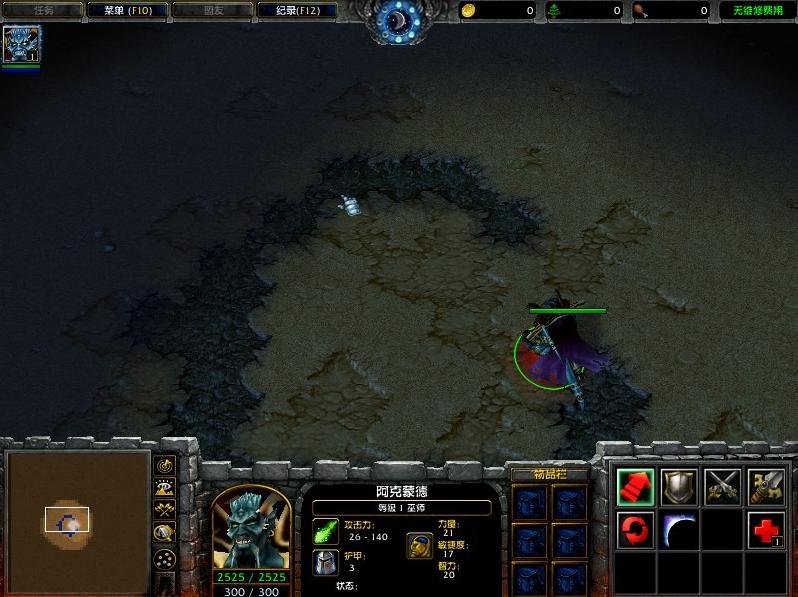Open hero skills with the red cross
The width and height of the screenshot is (798, 597).
[x=767, y=529]
